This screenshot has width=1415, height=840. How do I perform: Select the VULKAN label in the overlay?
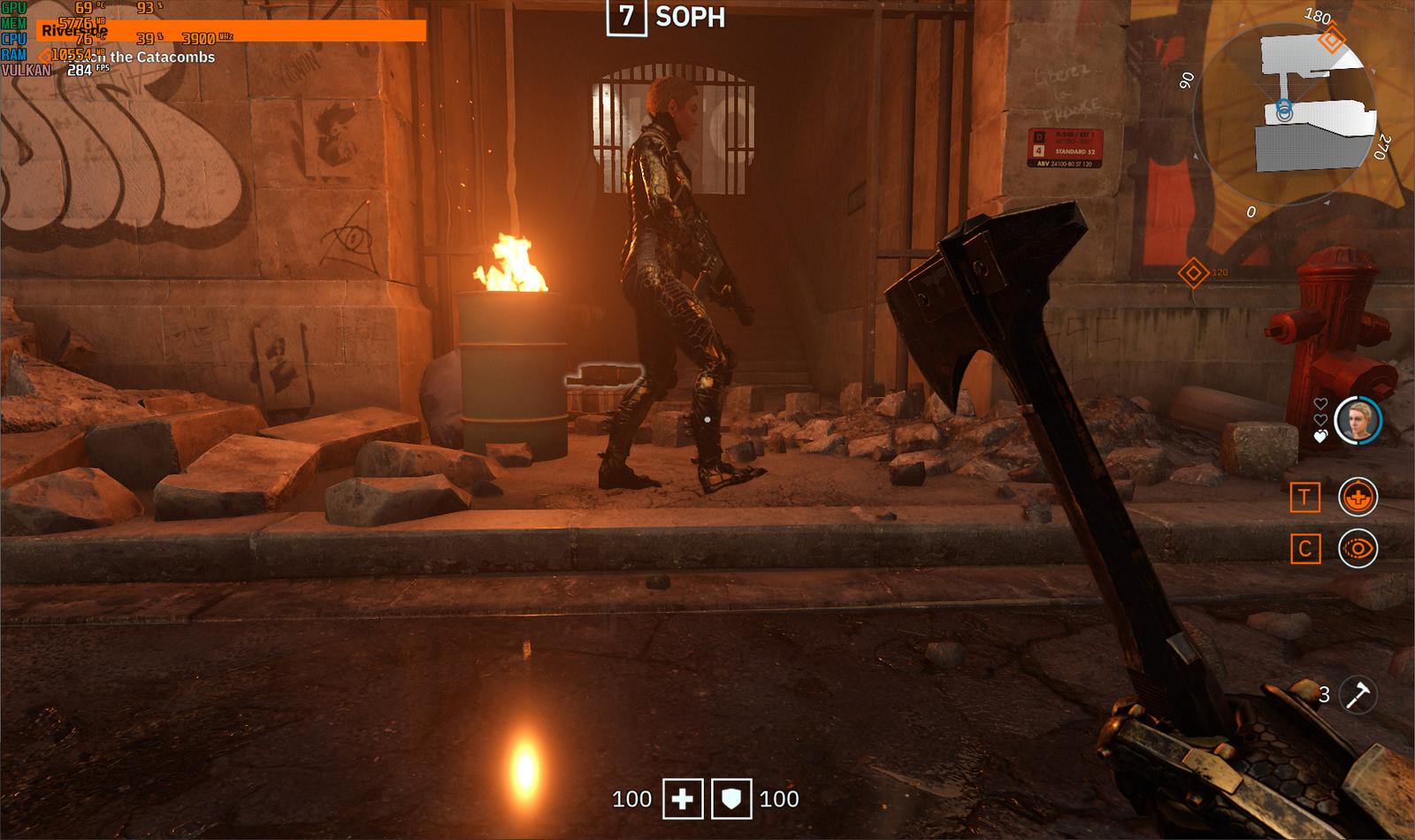pos(27,69)
